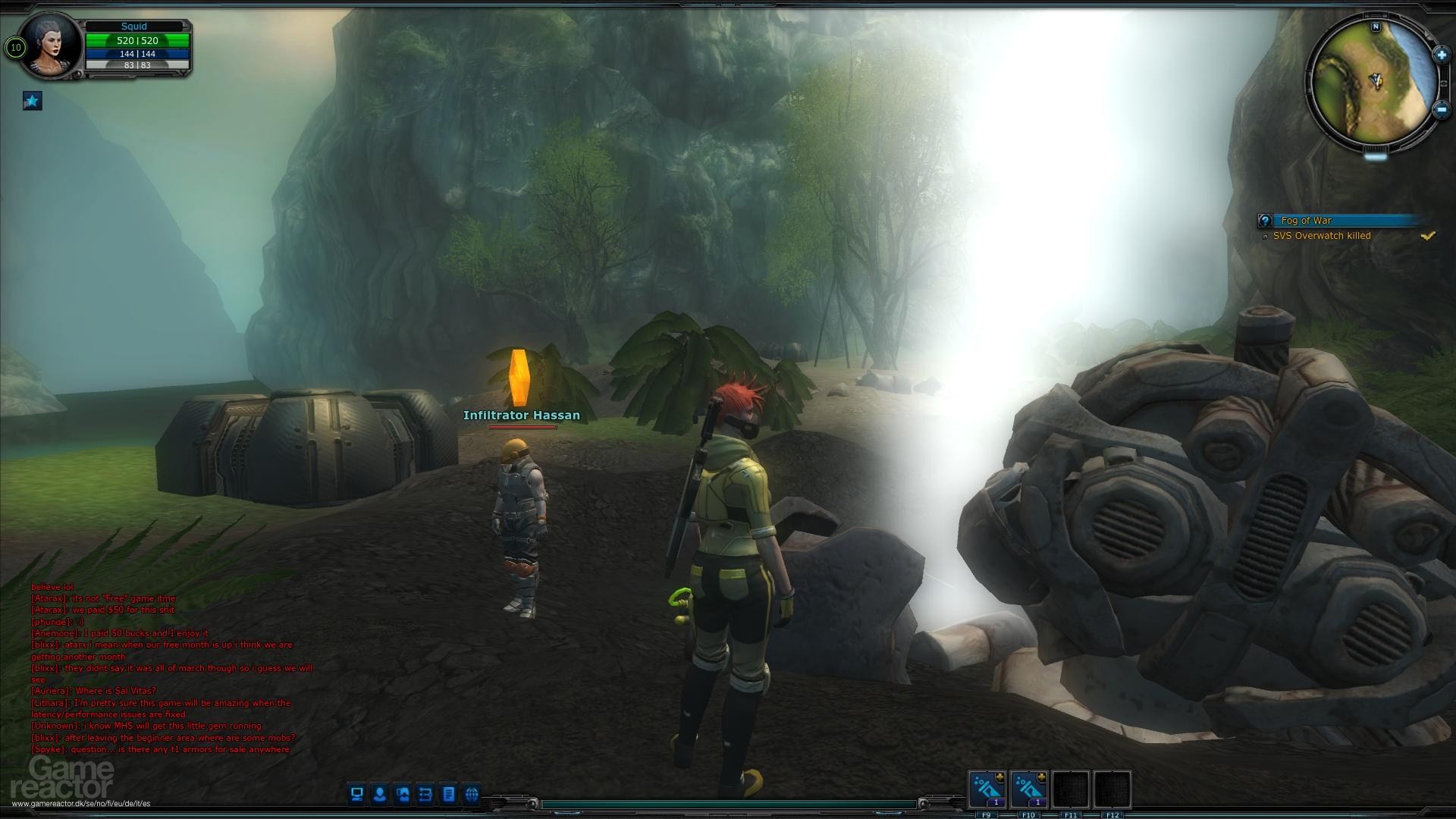1456x819 pixels.
Task: Open the globe world map icon
Action: pyautogui.click(x=472, y=794)
